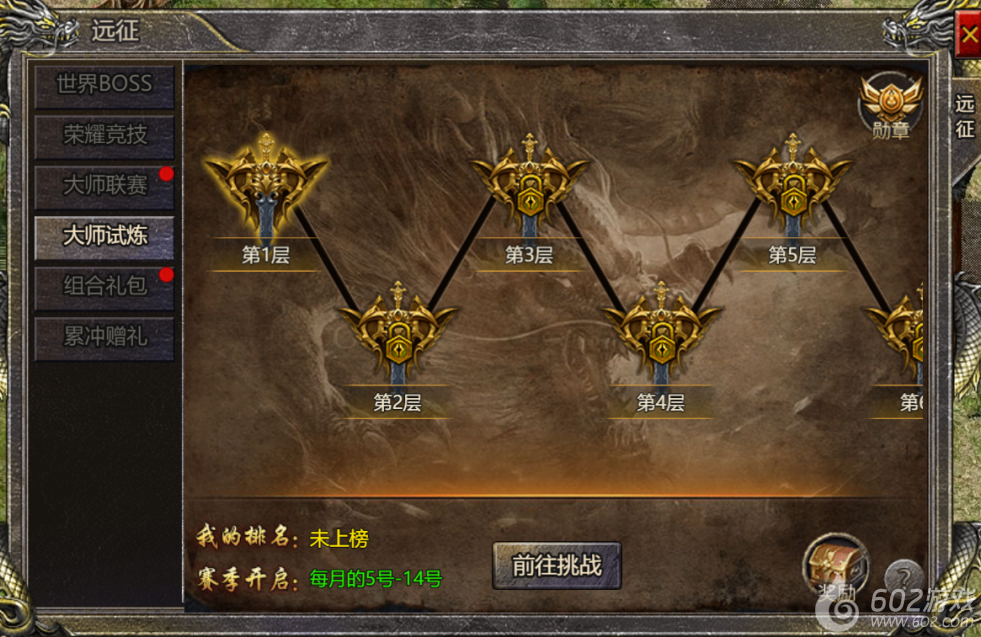Click the question mark help button
Viewport: 981px width, 637px height.
(x=903, y=576)
